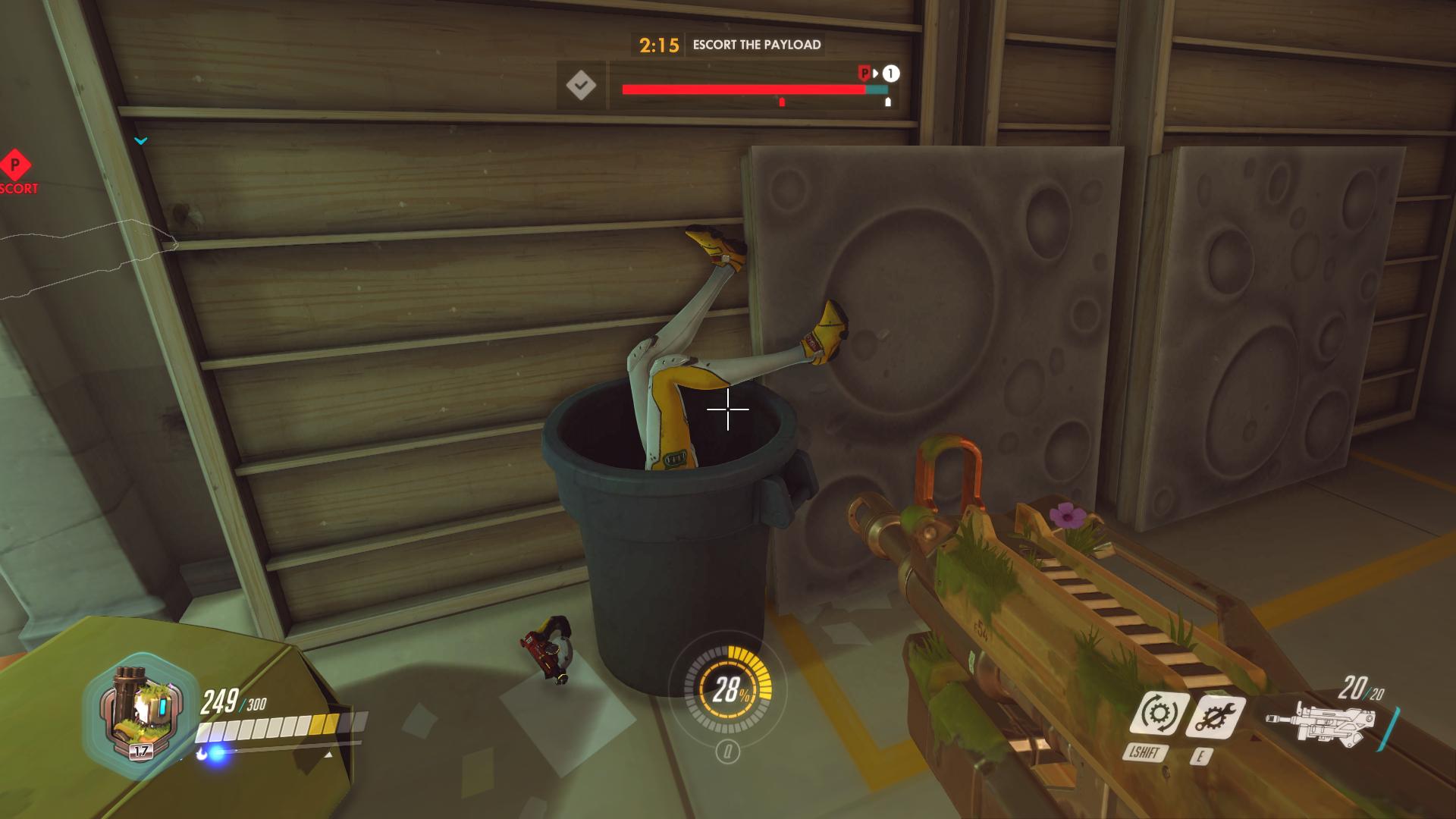Select the payload P icon above progress bar

(x=864, y=74)
